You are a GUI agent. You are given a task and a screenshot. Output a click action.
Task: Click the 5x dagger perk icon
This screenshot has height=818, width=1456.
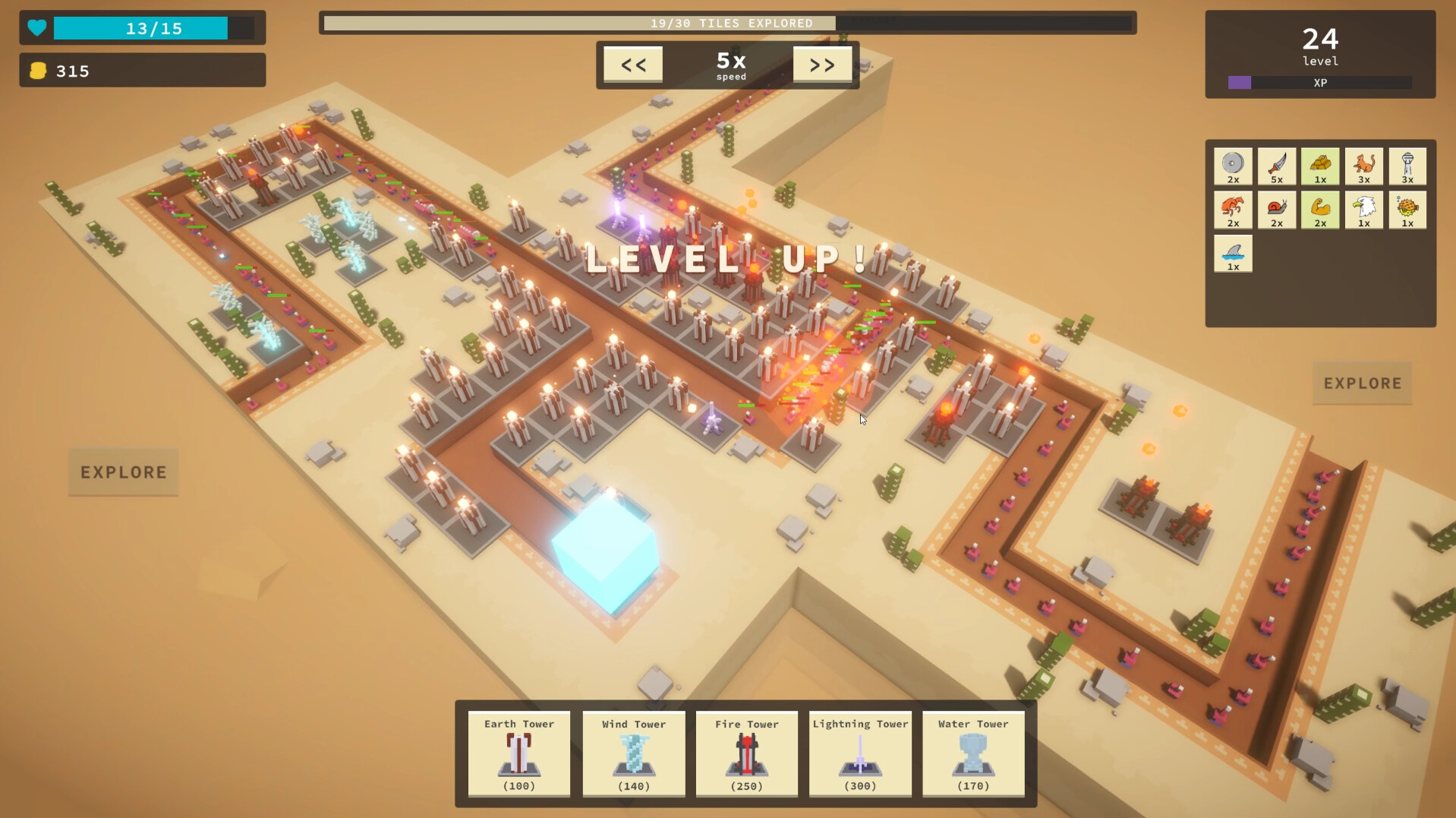(1277, 166)
